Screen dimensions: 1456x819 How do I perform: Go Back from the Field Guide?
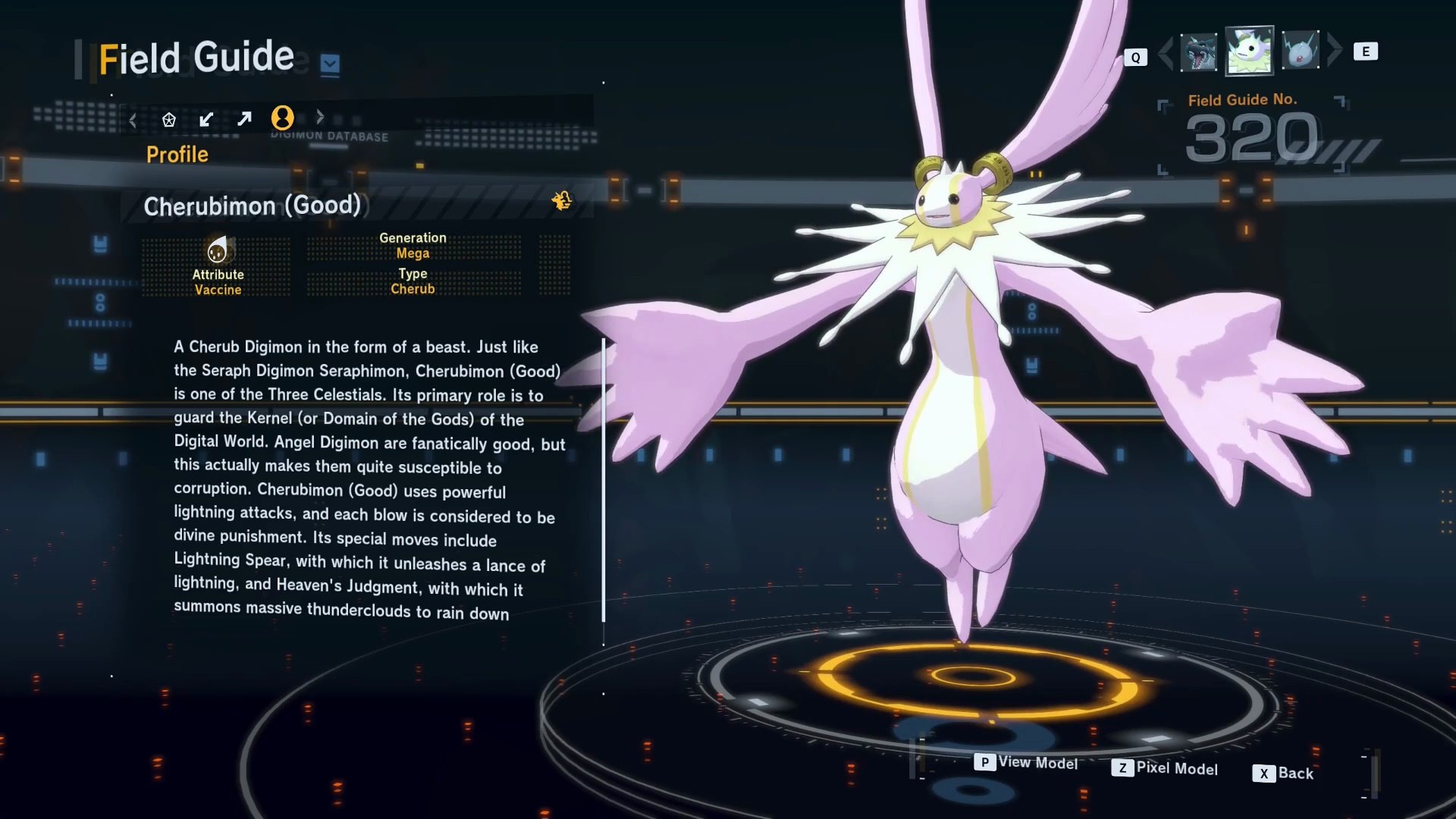(1283, 773)
